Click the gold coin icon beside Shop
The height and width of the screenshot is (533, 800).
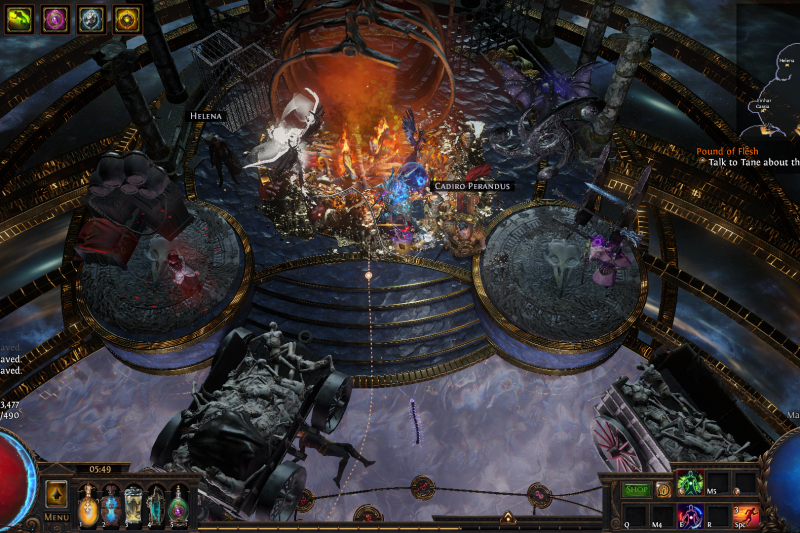[662, 490]
